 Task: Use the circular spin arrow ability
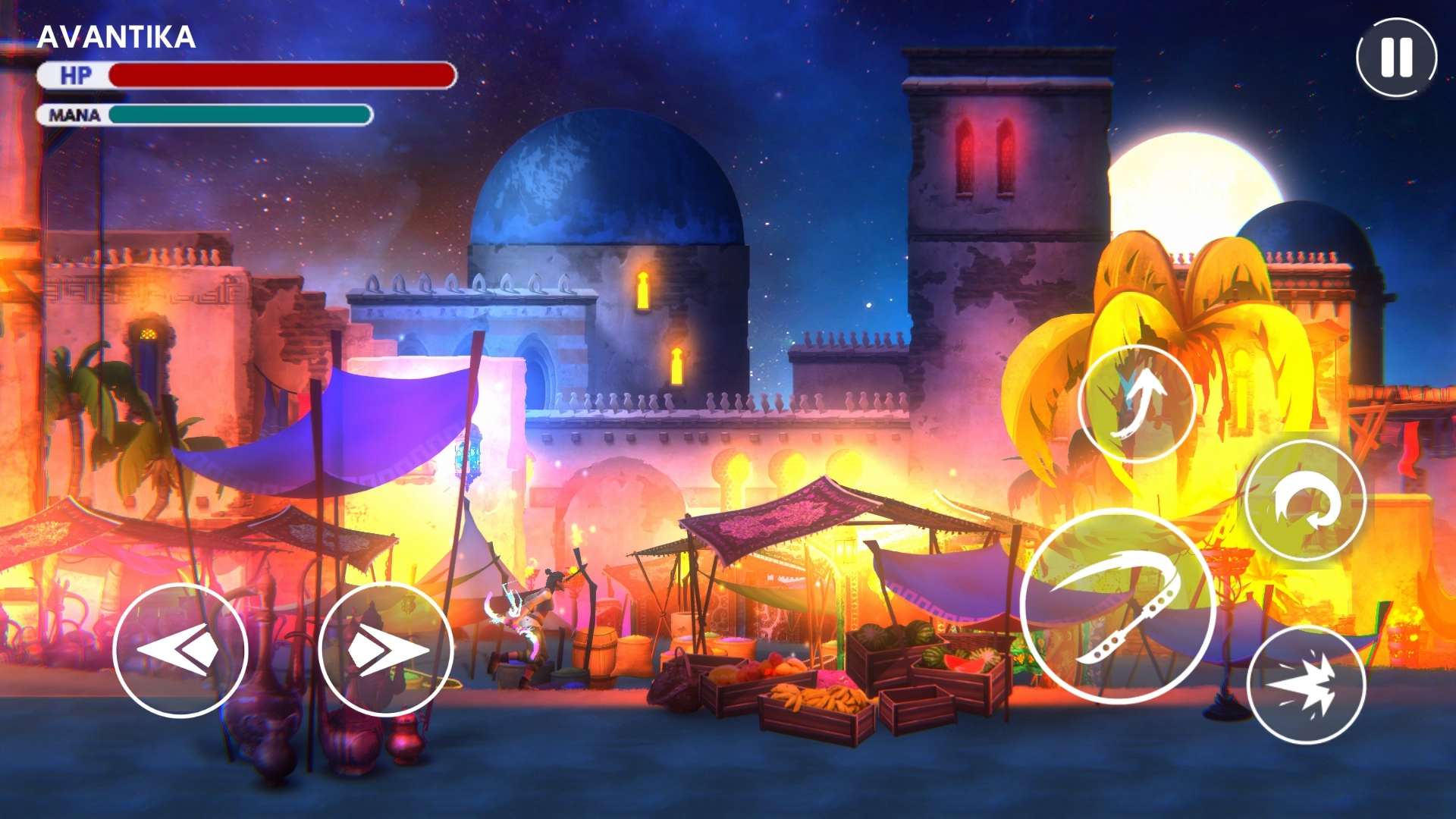[x=1305, y=501]
